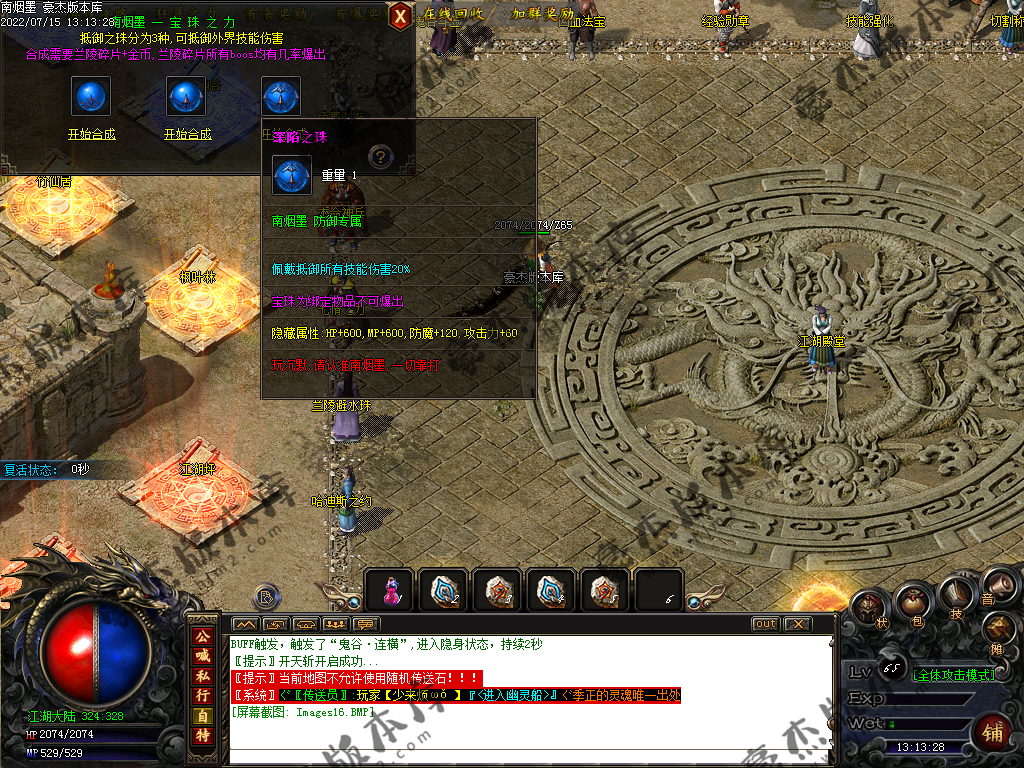
Task: Open the 摊 hammer stall icon
Action: 1001,629
